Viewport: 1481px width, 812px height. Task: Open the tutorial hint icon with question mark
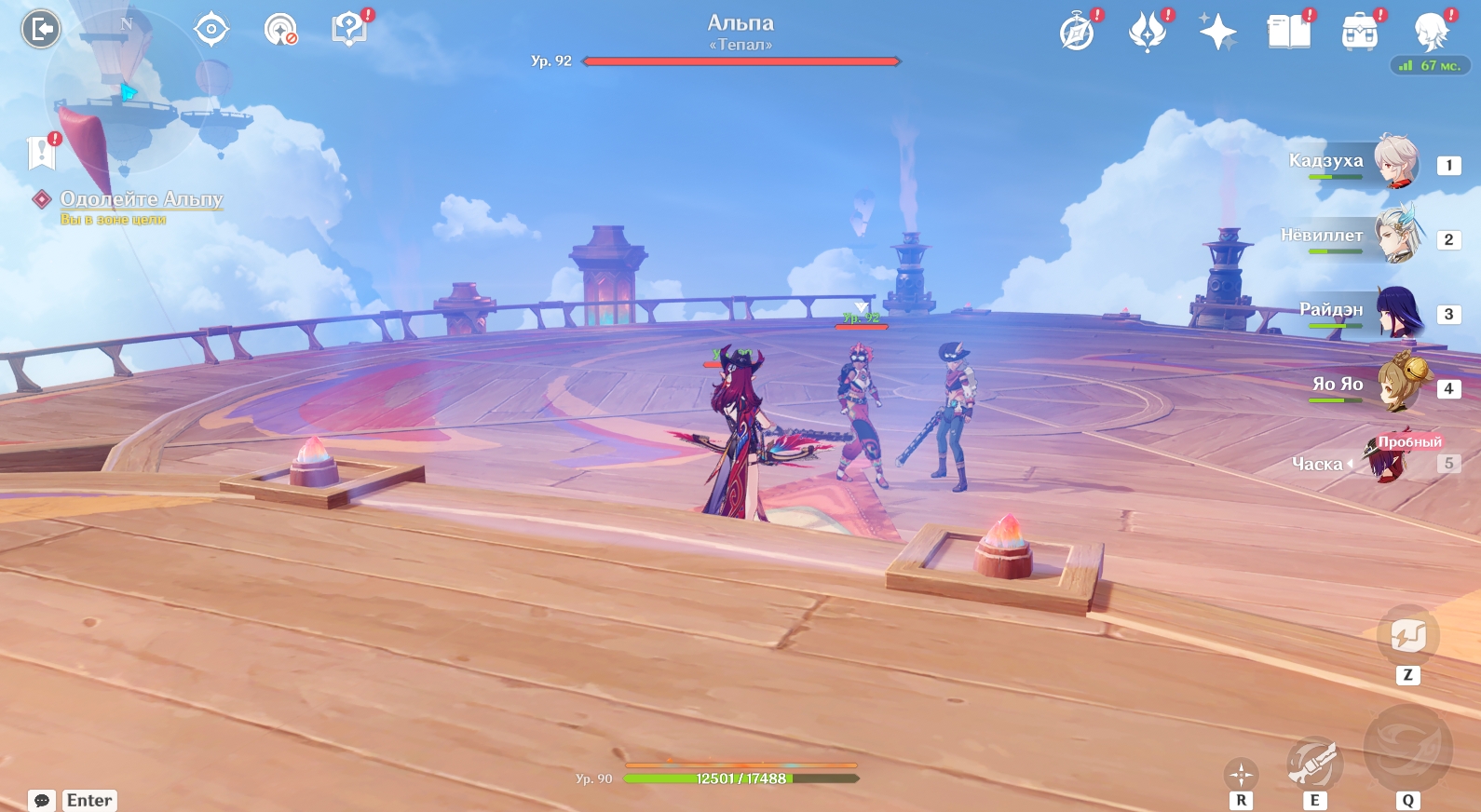point(350,30)
